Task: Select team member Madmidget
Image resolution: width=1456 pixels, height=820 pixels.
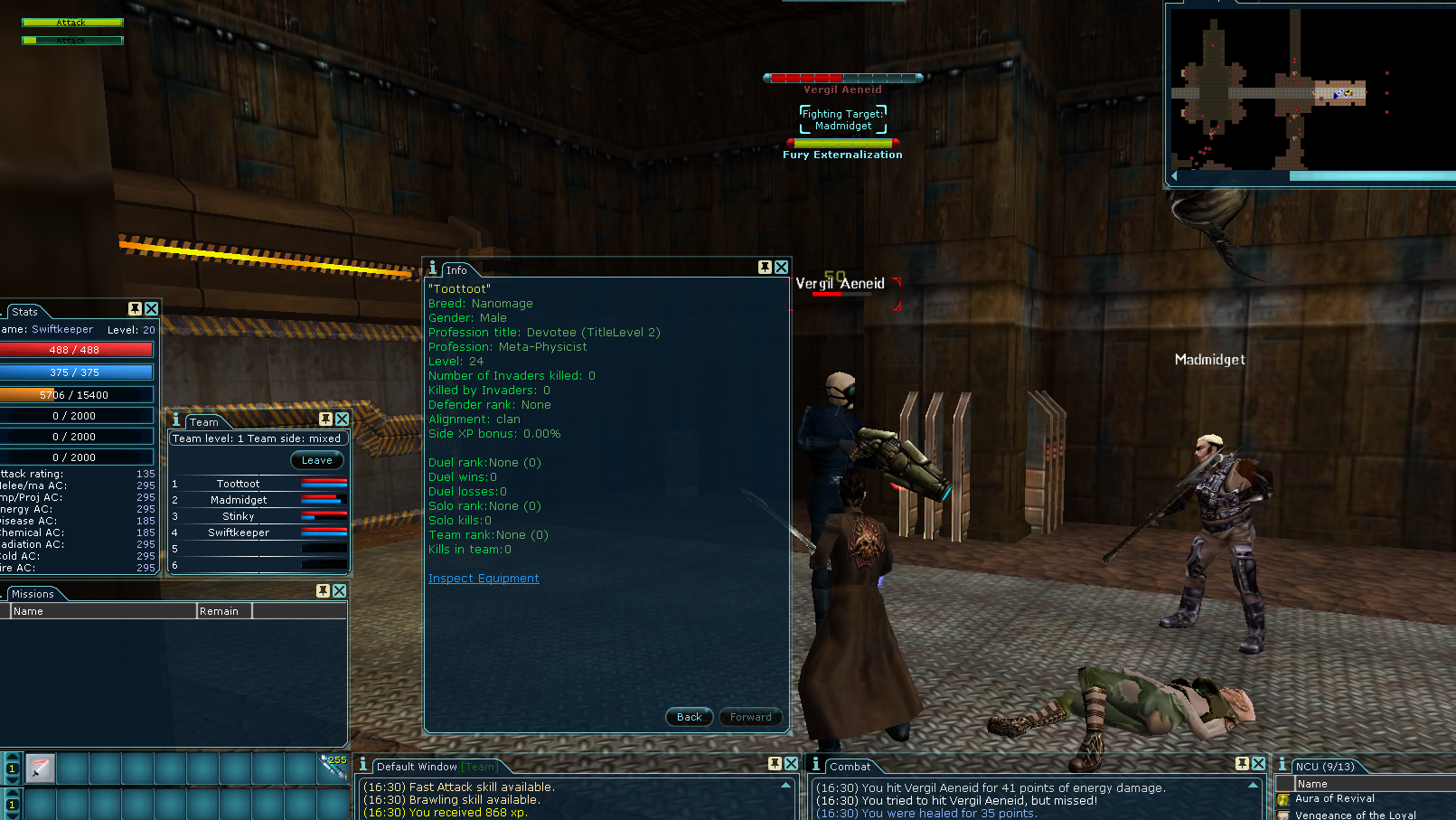Action: click(x=239, y=500)
